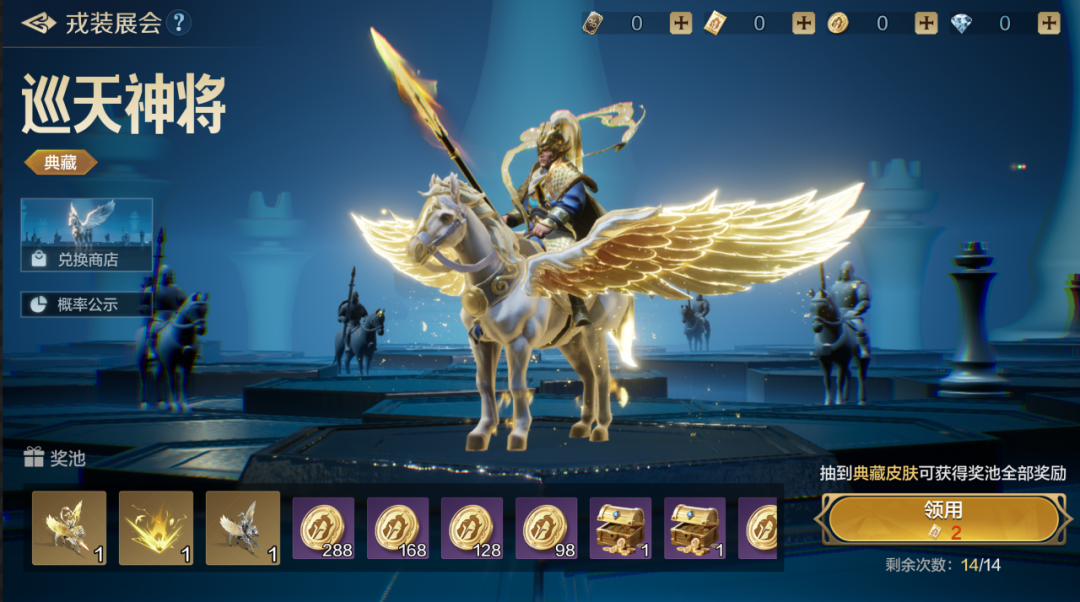Open the 兑换商店 exchange shop

coord(87,235)
